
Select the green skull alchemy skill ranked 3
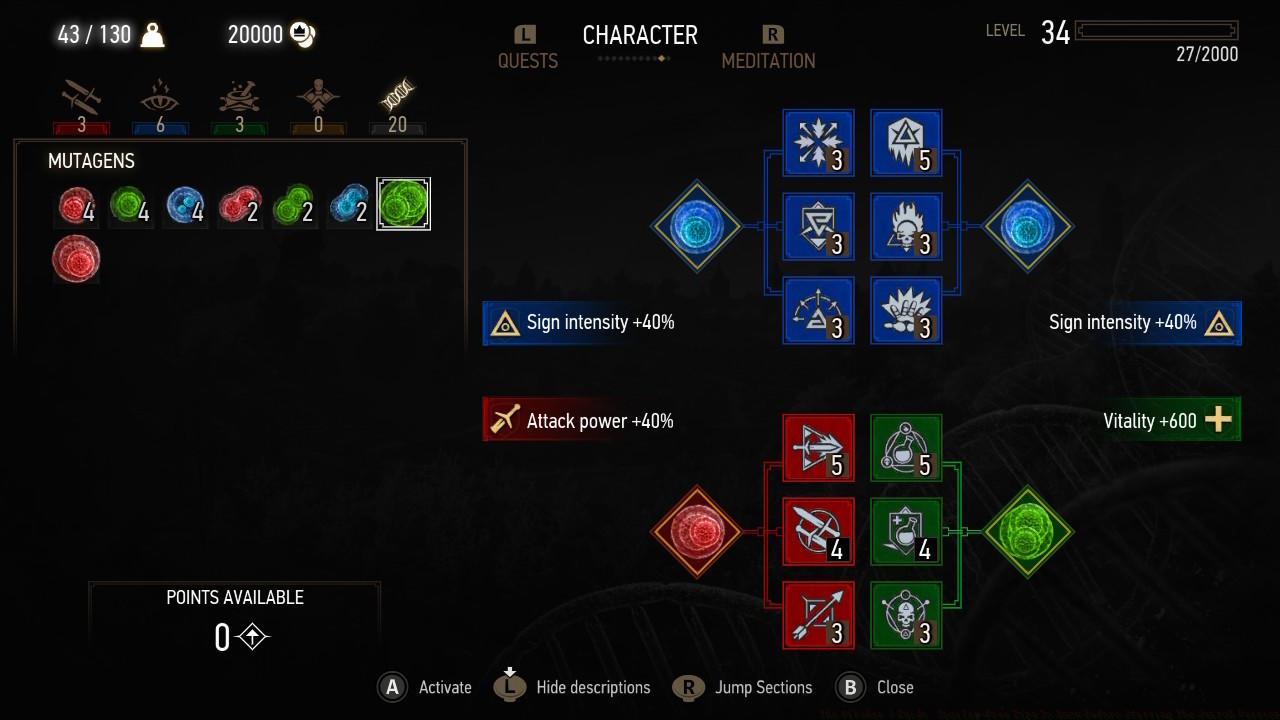click(x=905, y=616)
